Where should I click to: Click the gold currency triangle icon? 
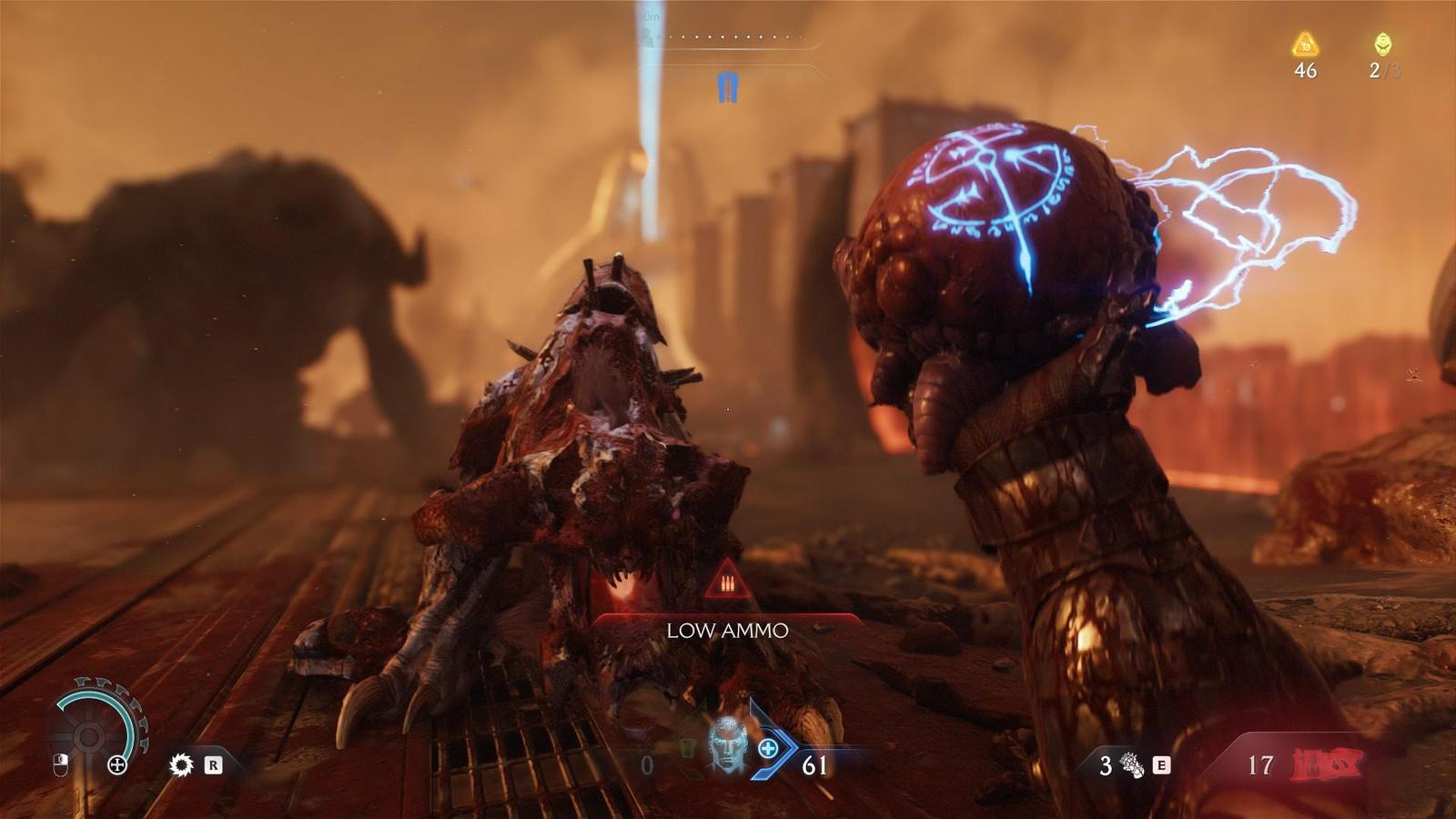(1305, 43)
